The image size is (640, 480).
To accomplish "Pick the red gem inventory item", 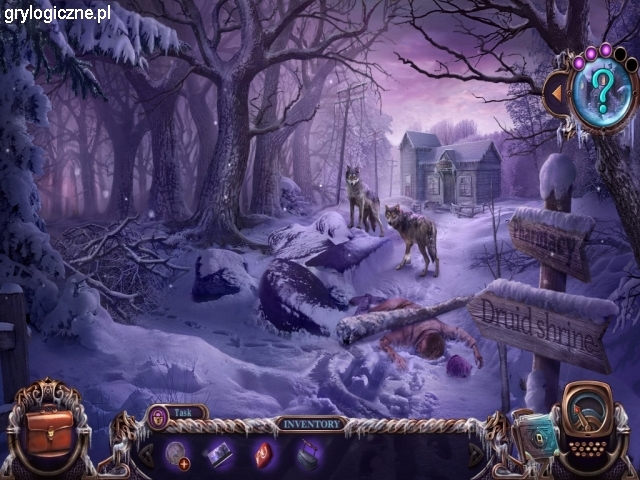I will point(264,454).
